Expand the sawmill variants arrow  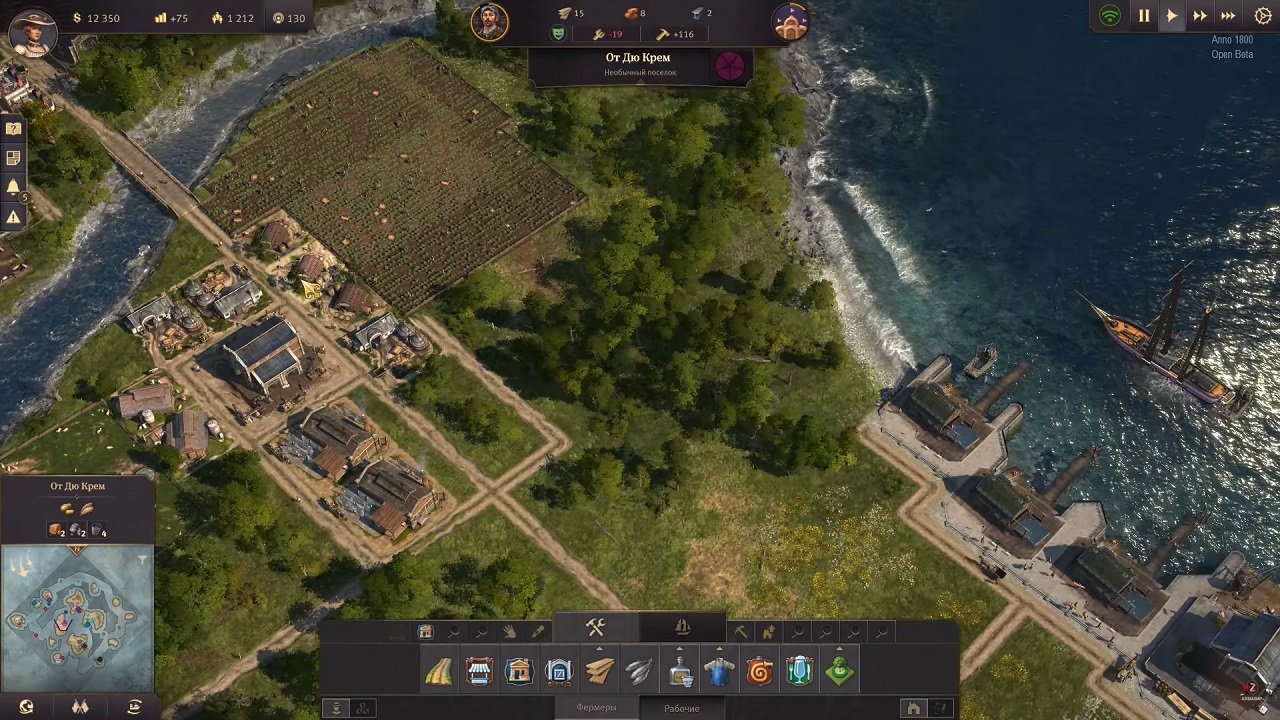(597, 646)
